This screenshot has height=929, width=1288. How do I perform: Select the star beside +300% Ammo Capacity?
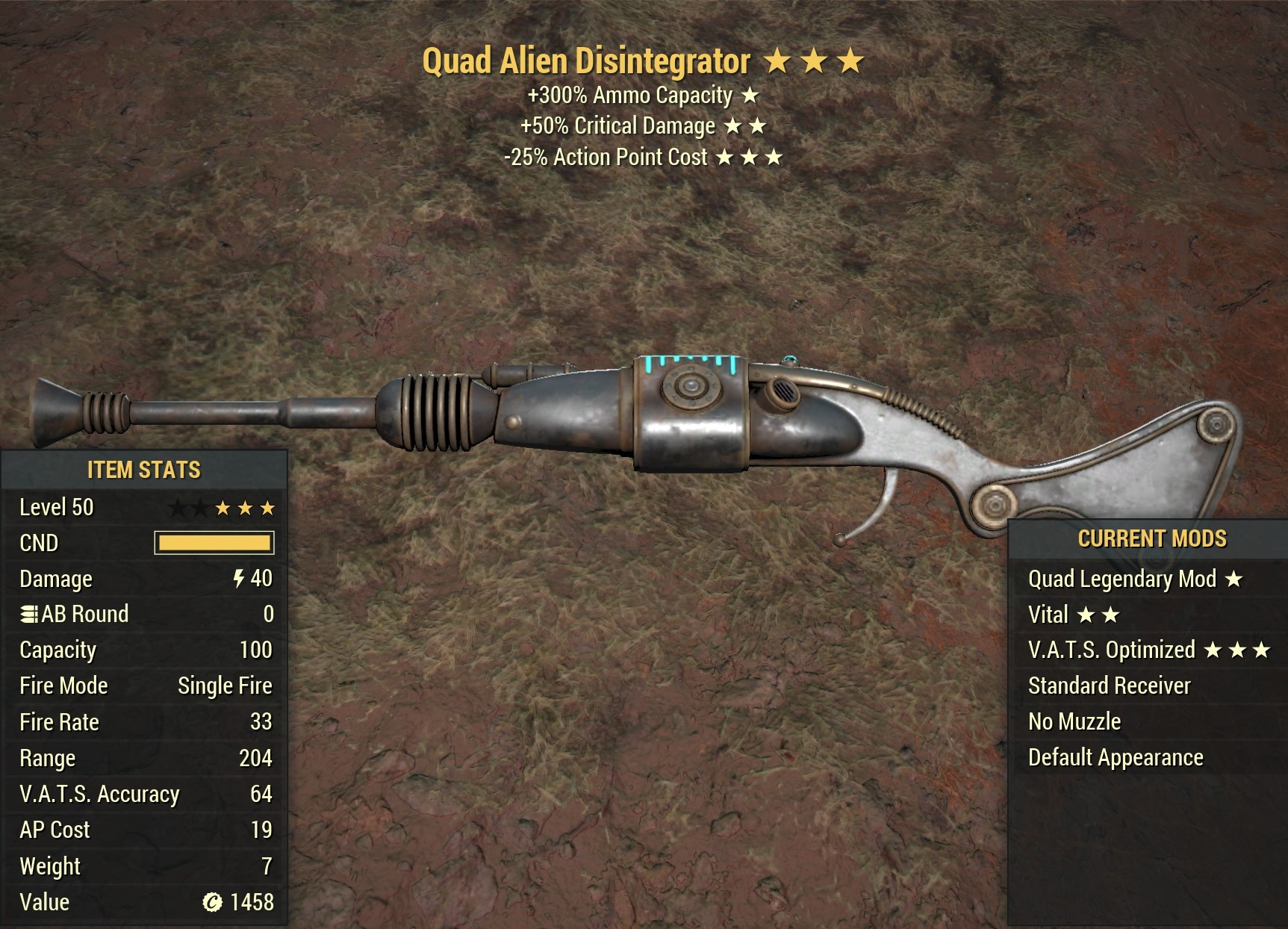coord(749,96)
